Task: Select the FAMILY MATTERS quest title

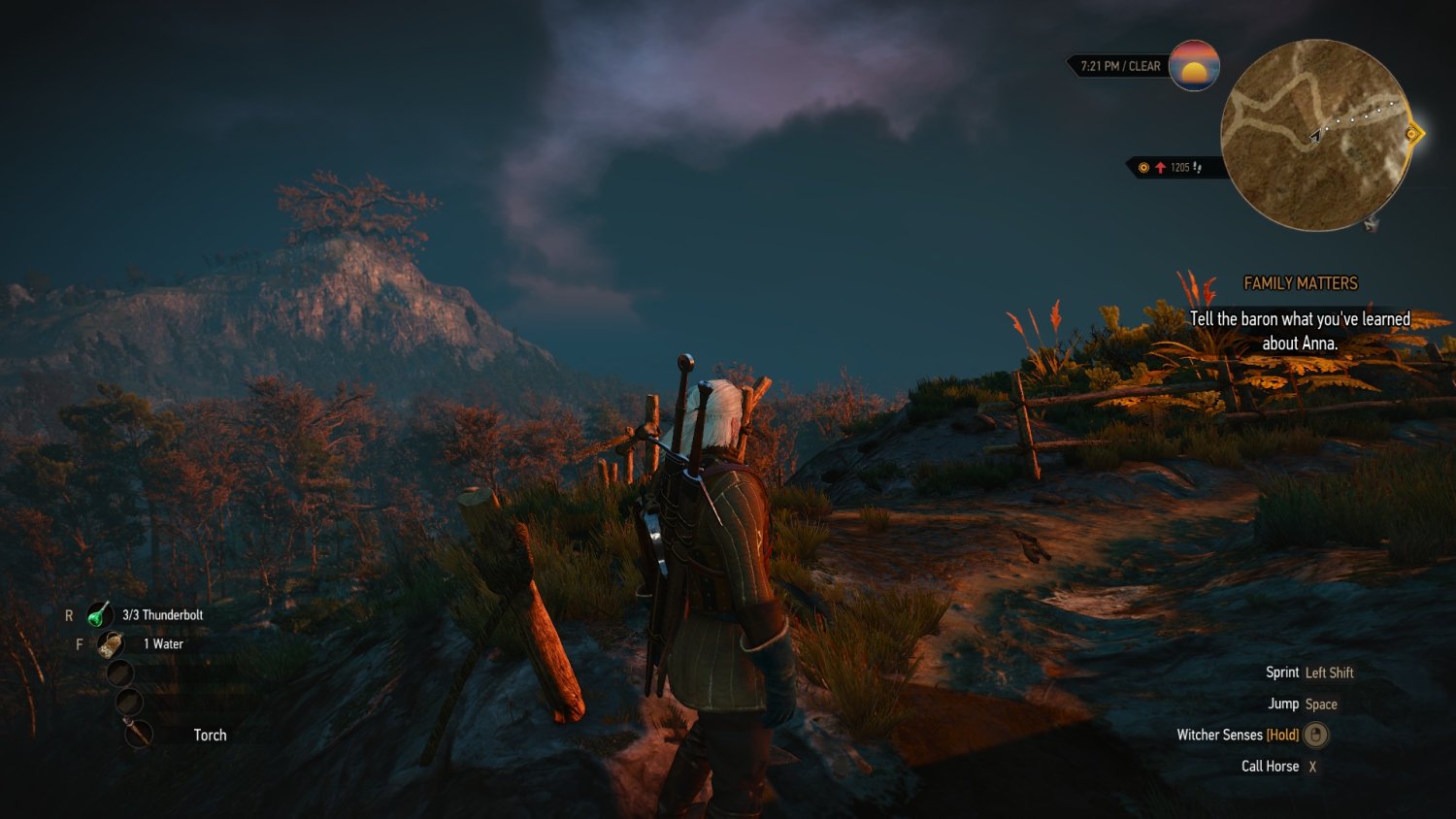Action: click(1301, 282)
